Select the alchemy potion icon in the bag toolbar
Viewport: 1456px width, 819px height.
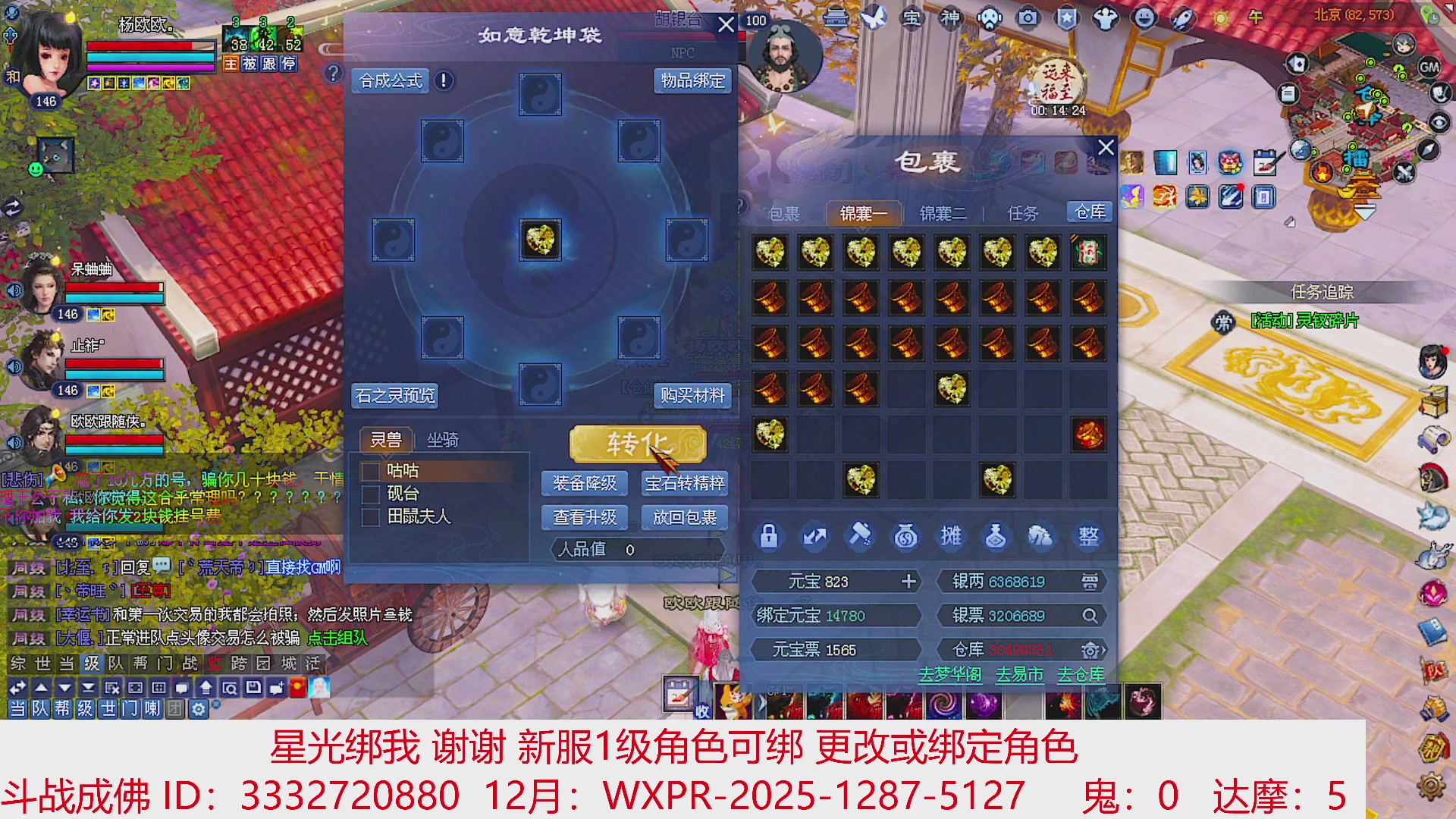997,536
